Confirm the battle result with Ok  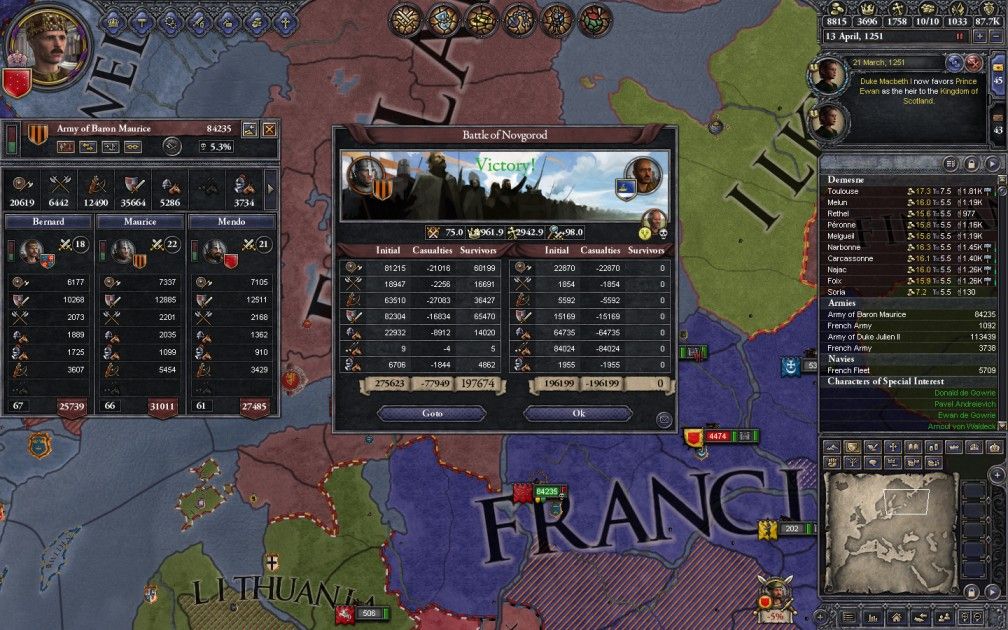tap(578, 413)
